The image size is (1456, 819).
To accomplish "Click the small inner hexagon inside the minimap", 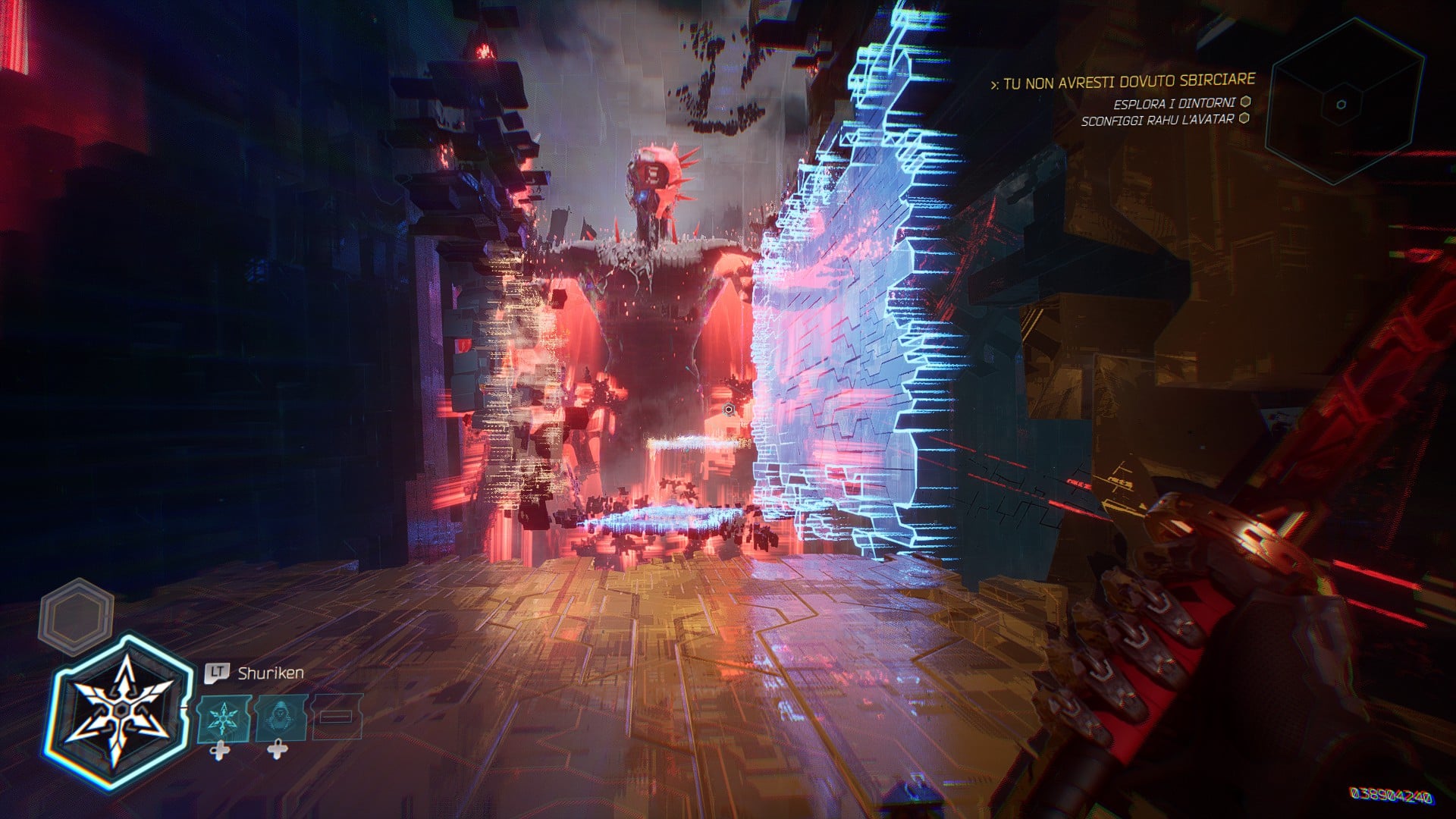I will pos(1341,105).
